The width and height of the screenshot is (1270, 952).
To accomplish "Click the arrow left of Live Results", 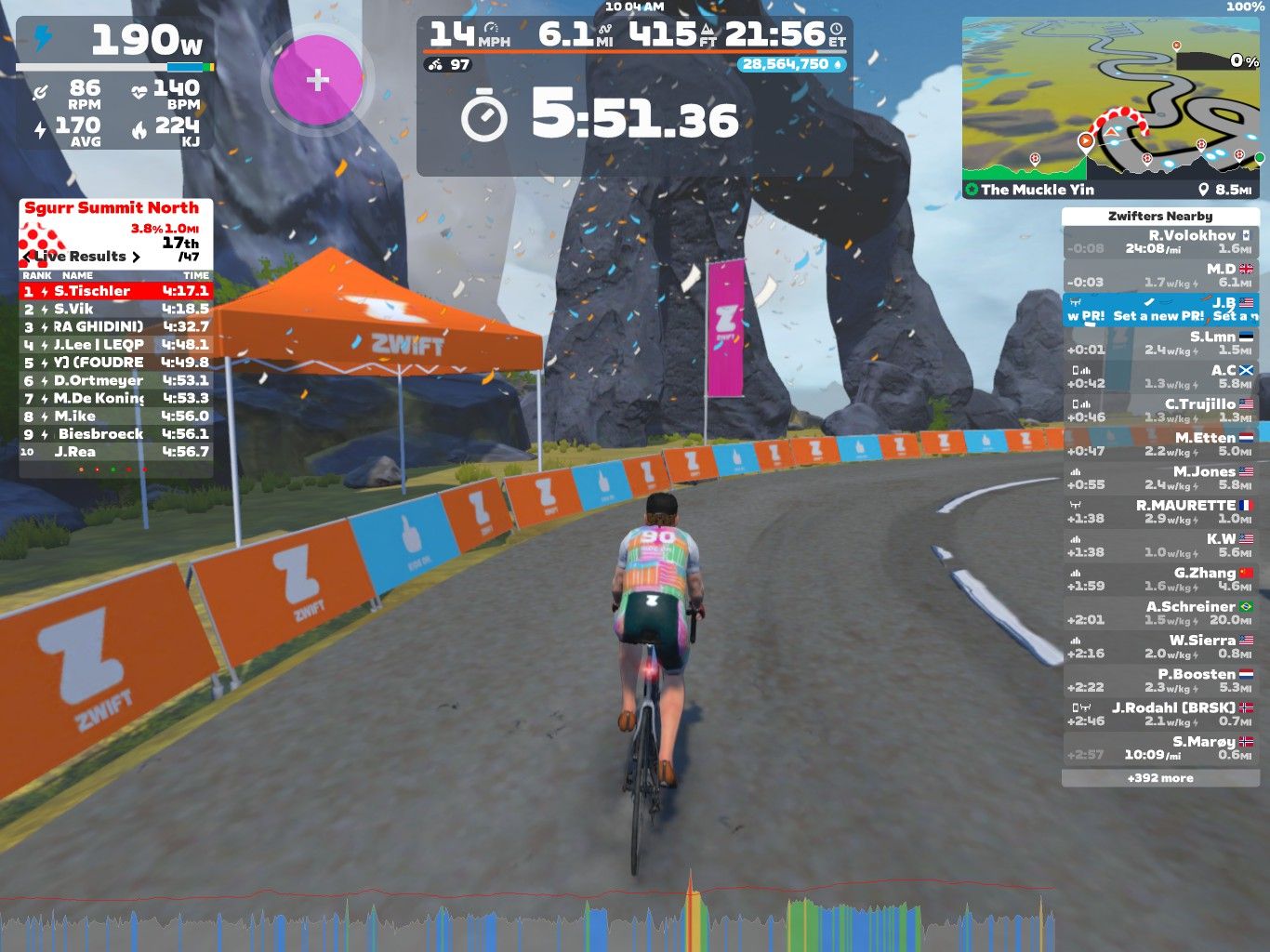I will (x=28, y=257).
